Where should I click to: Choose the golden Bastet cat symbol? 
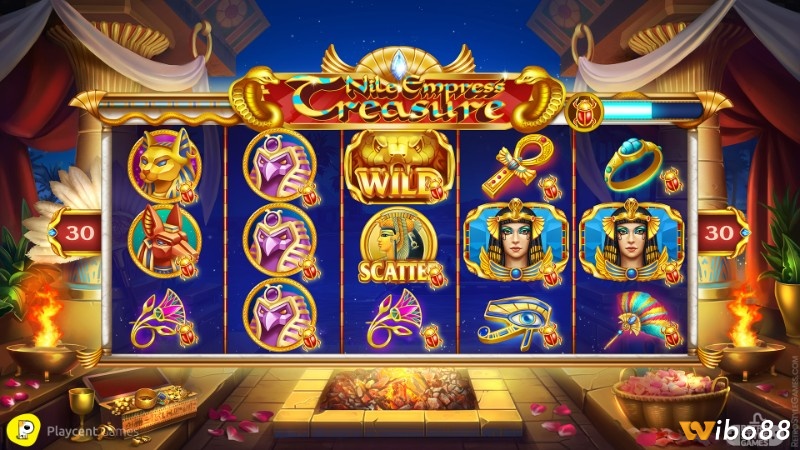point(163,163)
